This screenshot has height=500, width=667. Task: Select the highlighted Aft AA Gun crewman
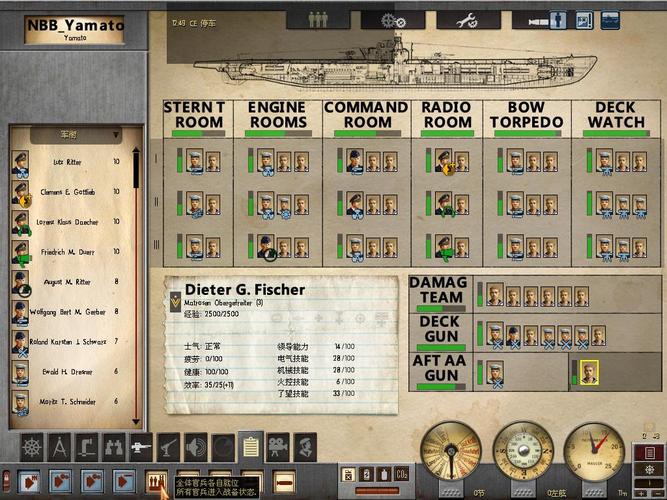(x=588, y=371)
